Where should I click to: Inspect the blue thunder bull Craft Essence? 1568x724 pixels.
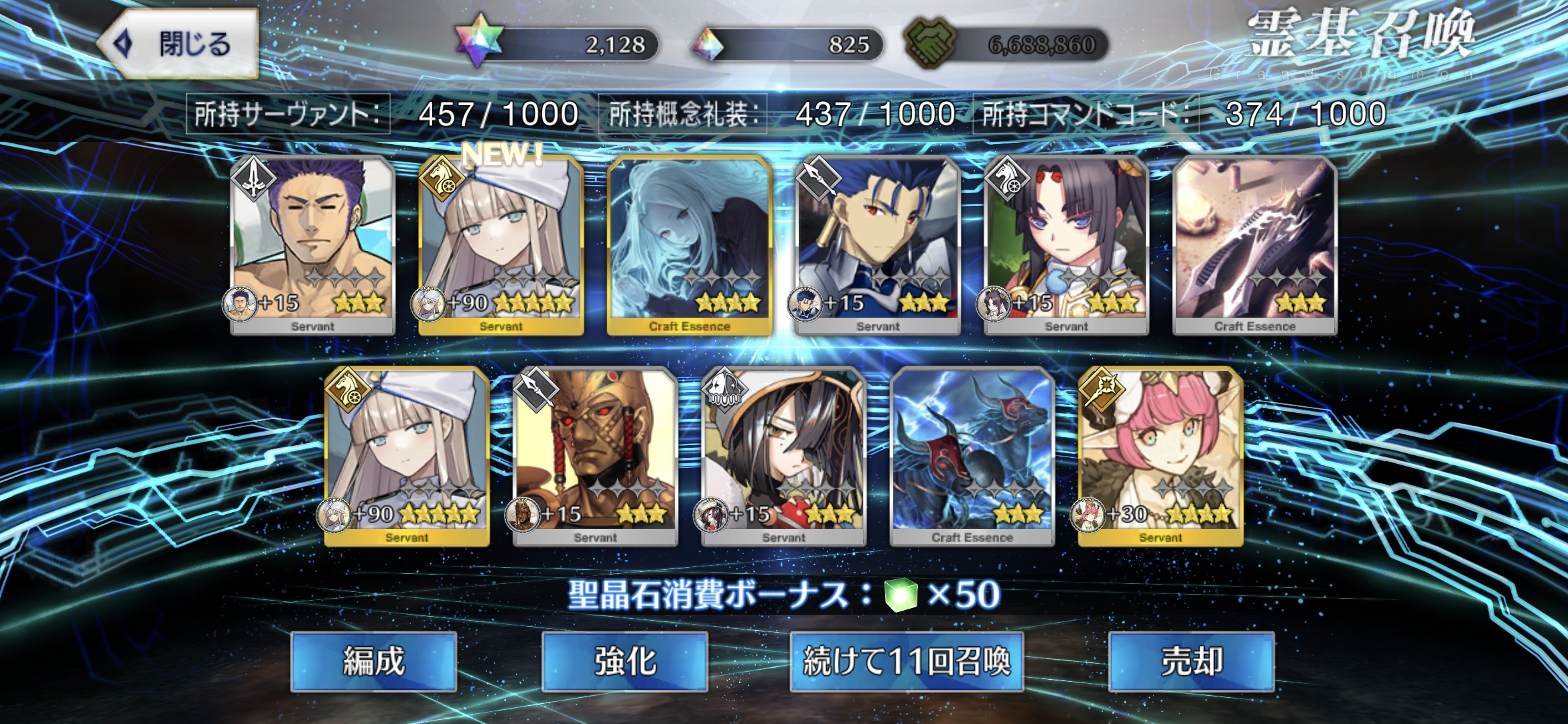pyautogui.click(x=972, y=457)
